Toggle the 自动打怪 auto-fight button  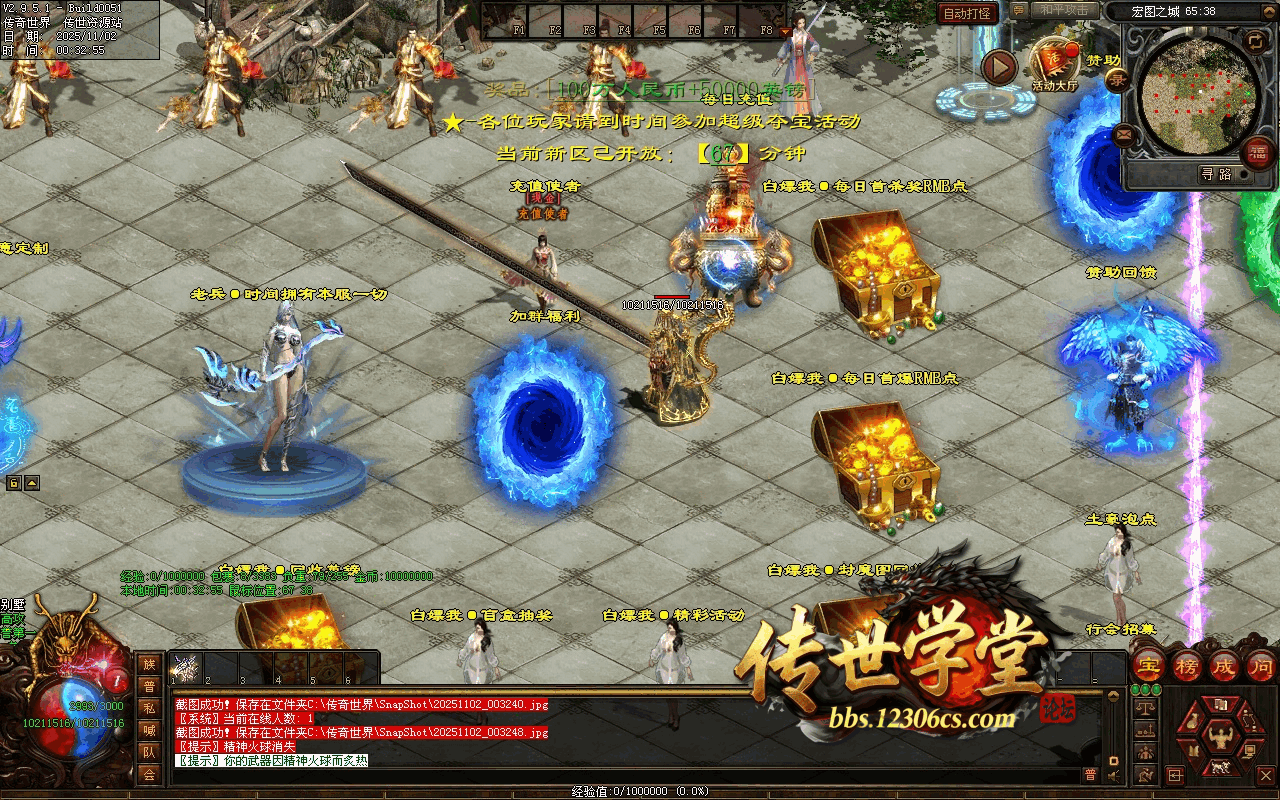967,13
